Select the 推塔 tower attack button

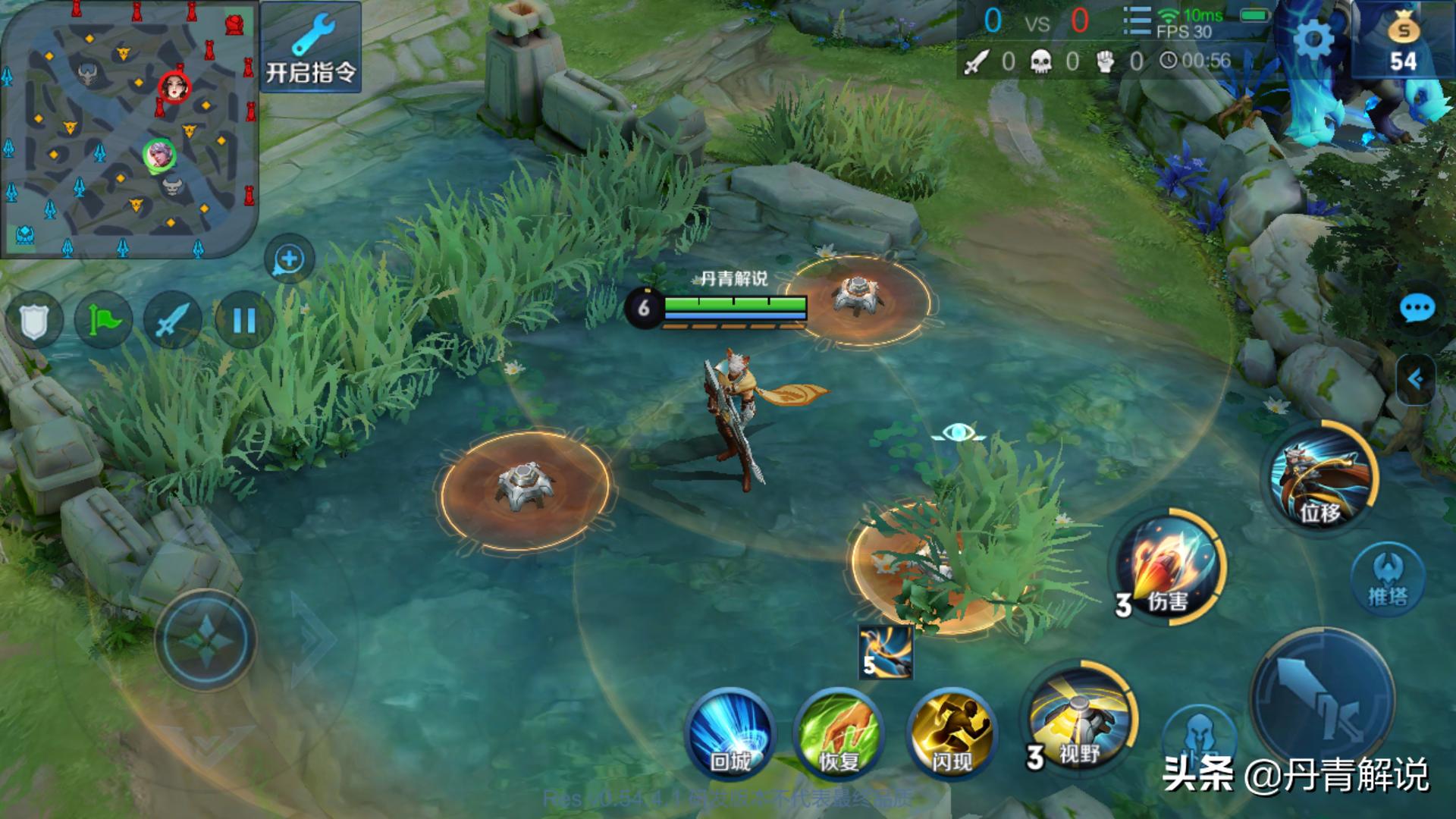coord(1388,579)
